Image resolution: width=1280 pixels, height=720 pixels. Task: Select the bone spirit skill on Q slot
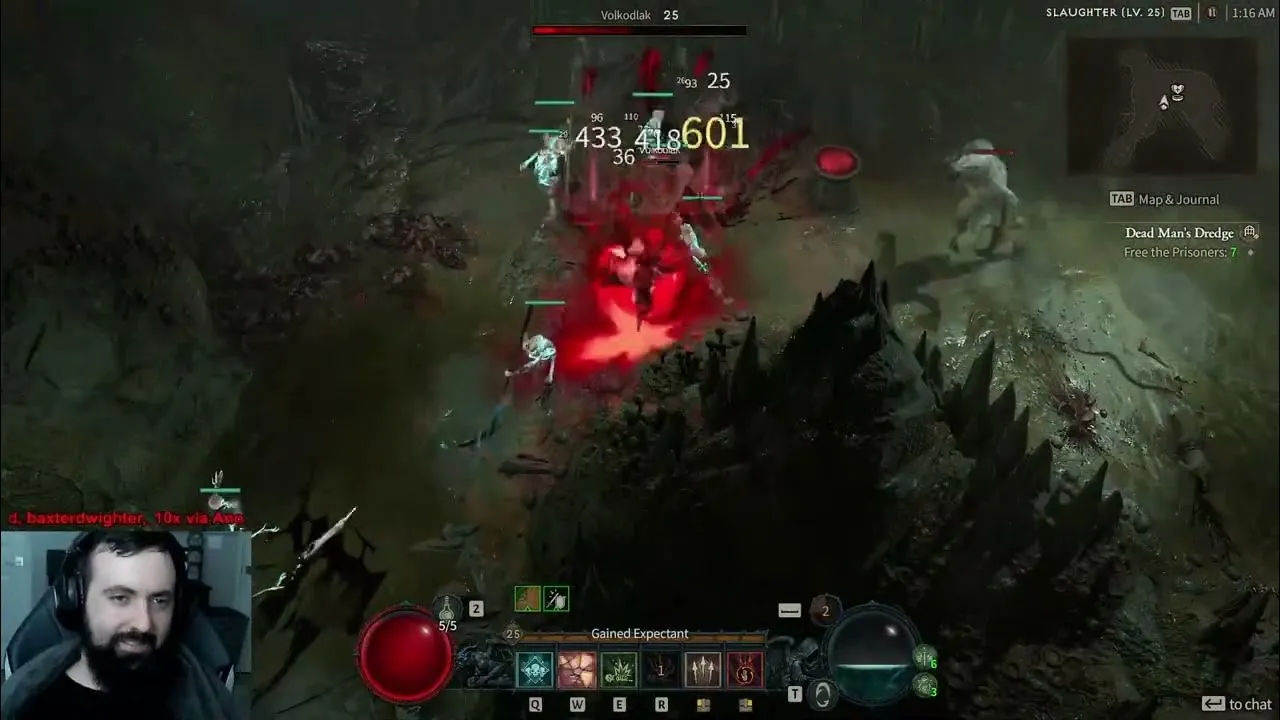coord(535,670)
